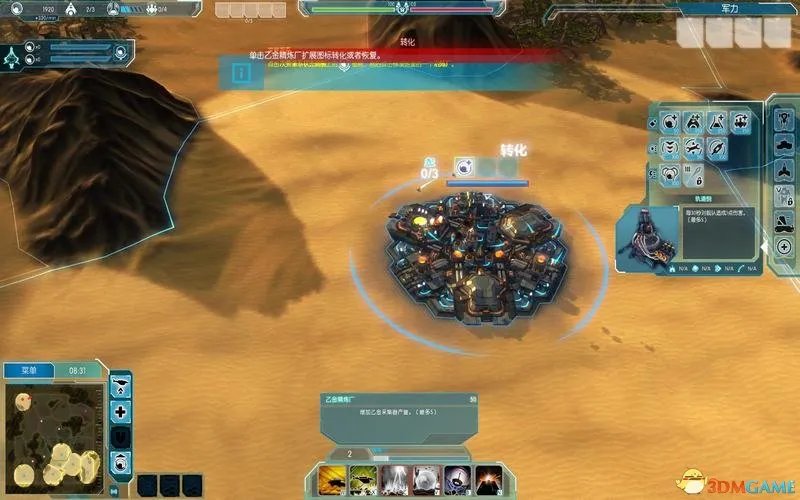Activate the dark vortex ability icon
This screenshot has width=800, height=500.
tap(456, 479)
